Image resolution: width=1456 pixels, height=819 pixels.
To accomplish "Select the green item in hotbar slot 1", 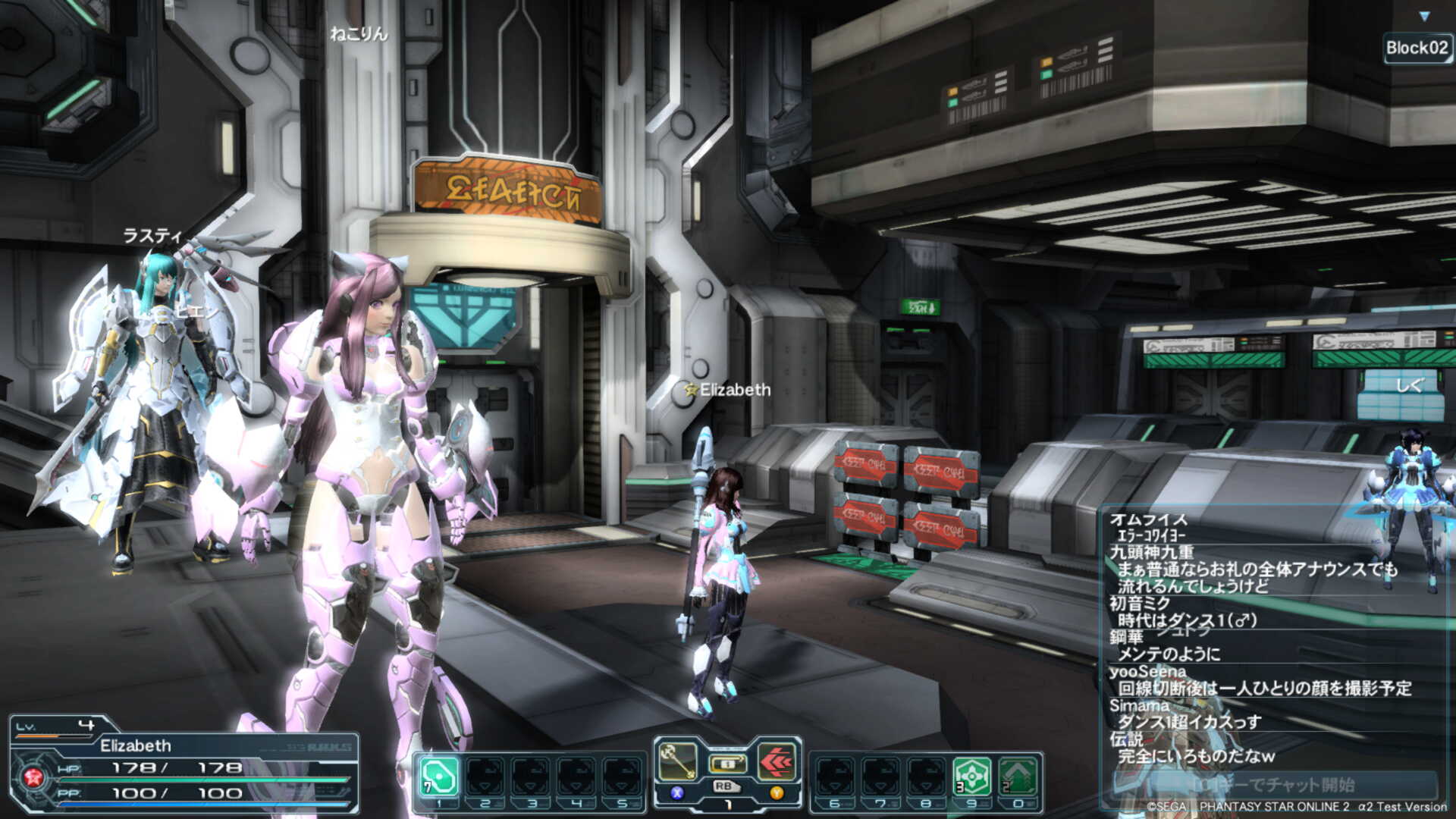I will point(439,777).
